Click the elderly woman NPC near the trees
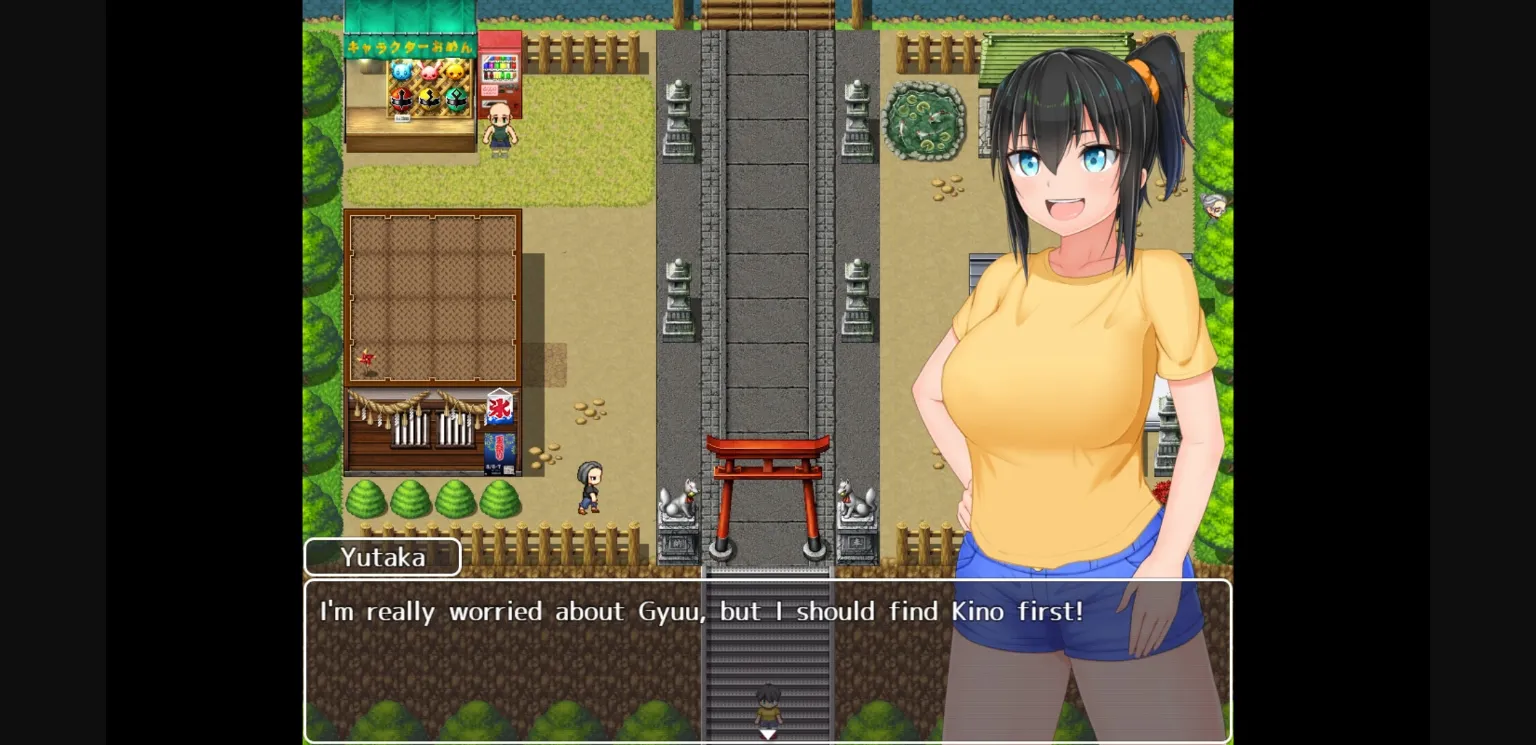The width and height of the screenshot is (1536, 745). pyautogui.click(x=1214, y=207)
